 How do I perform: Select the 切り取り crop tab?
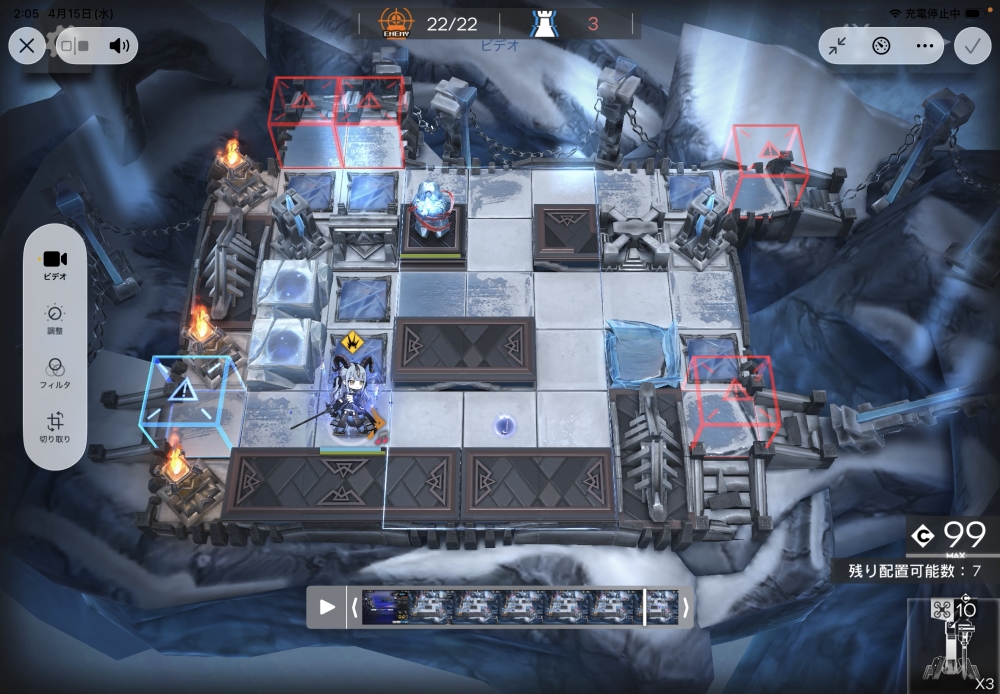(x=55, y=428)
